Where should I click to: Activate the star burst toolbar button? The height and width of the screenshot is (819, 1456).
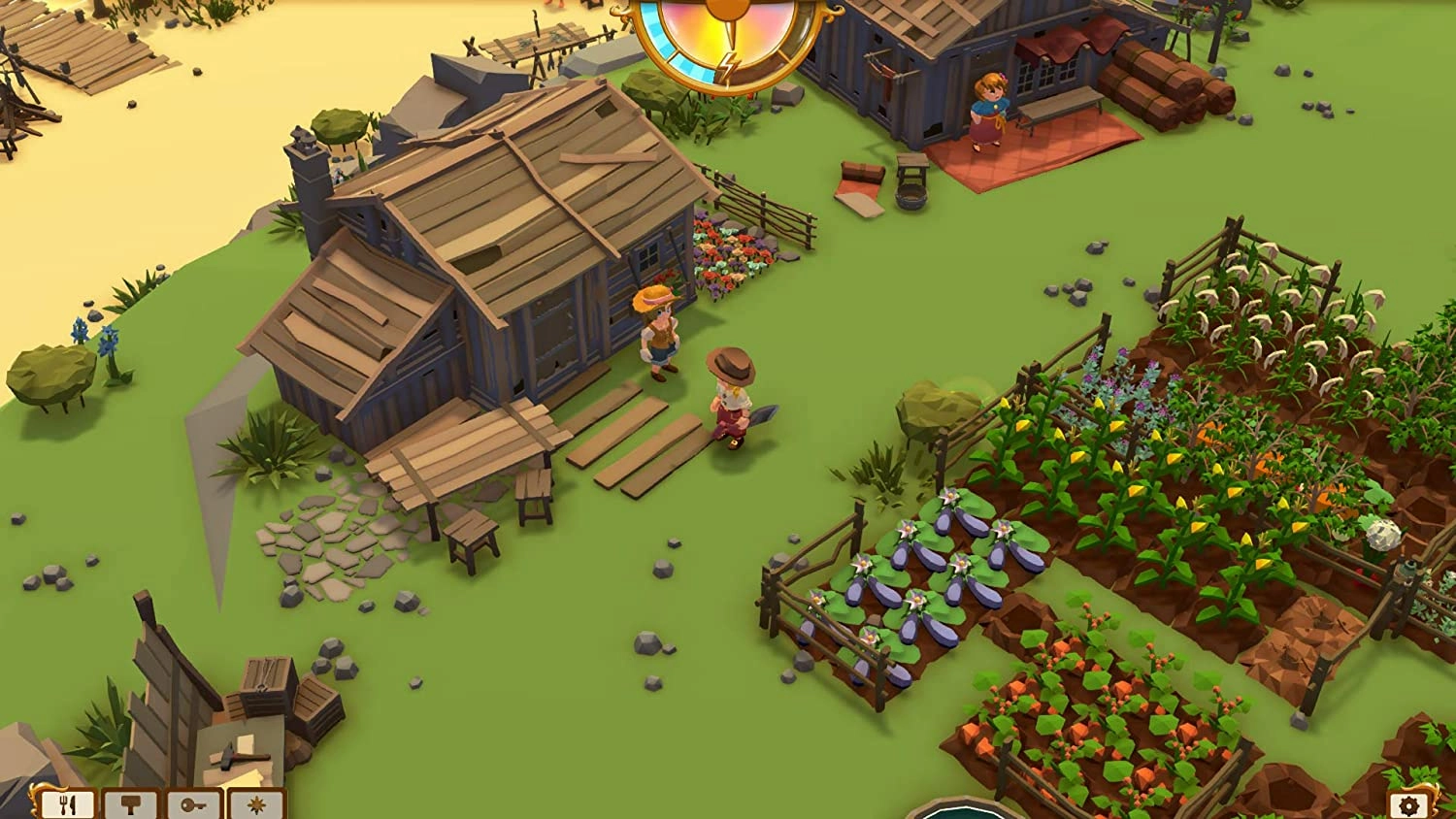(x=256, y=804)
